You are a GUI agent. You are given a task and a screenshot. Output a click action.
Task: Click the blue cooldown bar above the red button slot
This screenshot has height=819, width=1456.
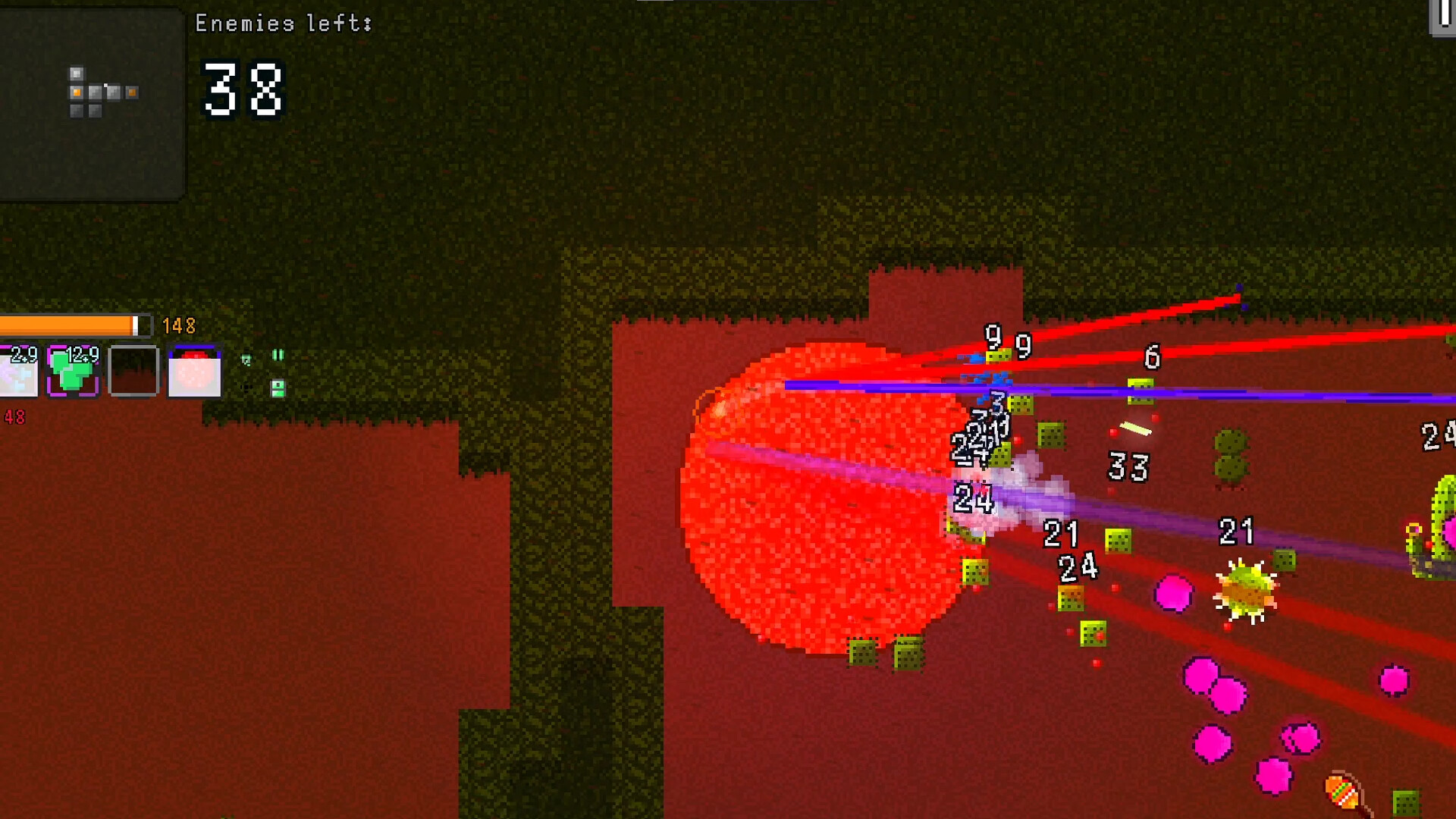(193, 346)
